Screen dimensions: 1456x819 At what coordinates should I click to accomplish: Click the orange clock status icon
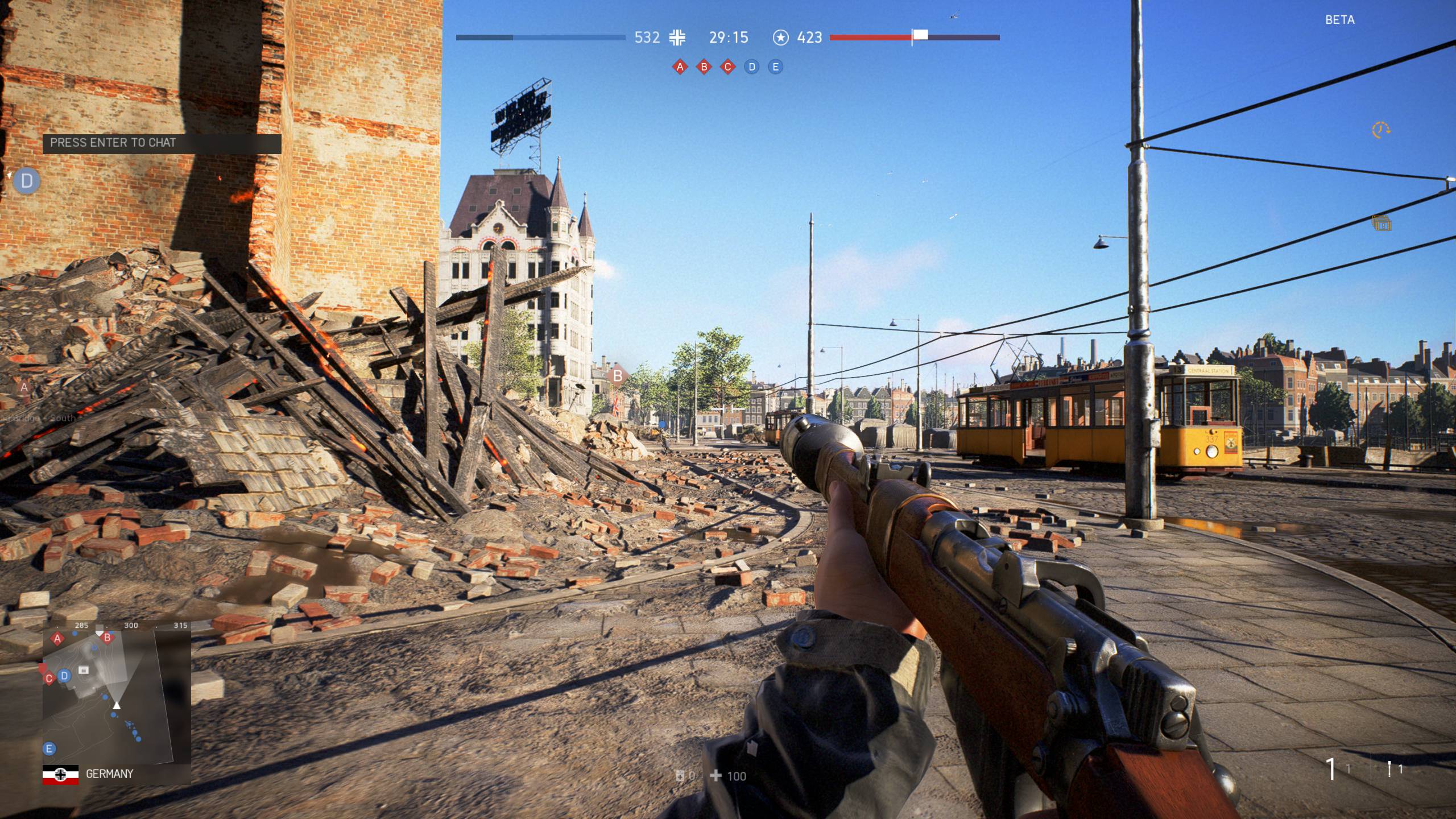[1381, 130]
